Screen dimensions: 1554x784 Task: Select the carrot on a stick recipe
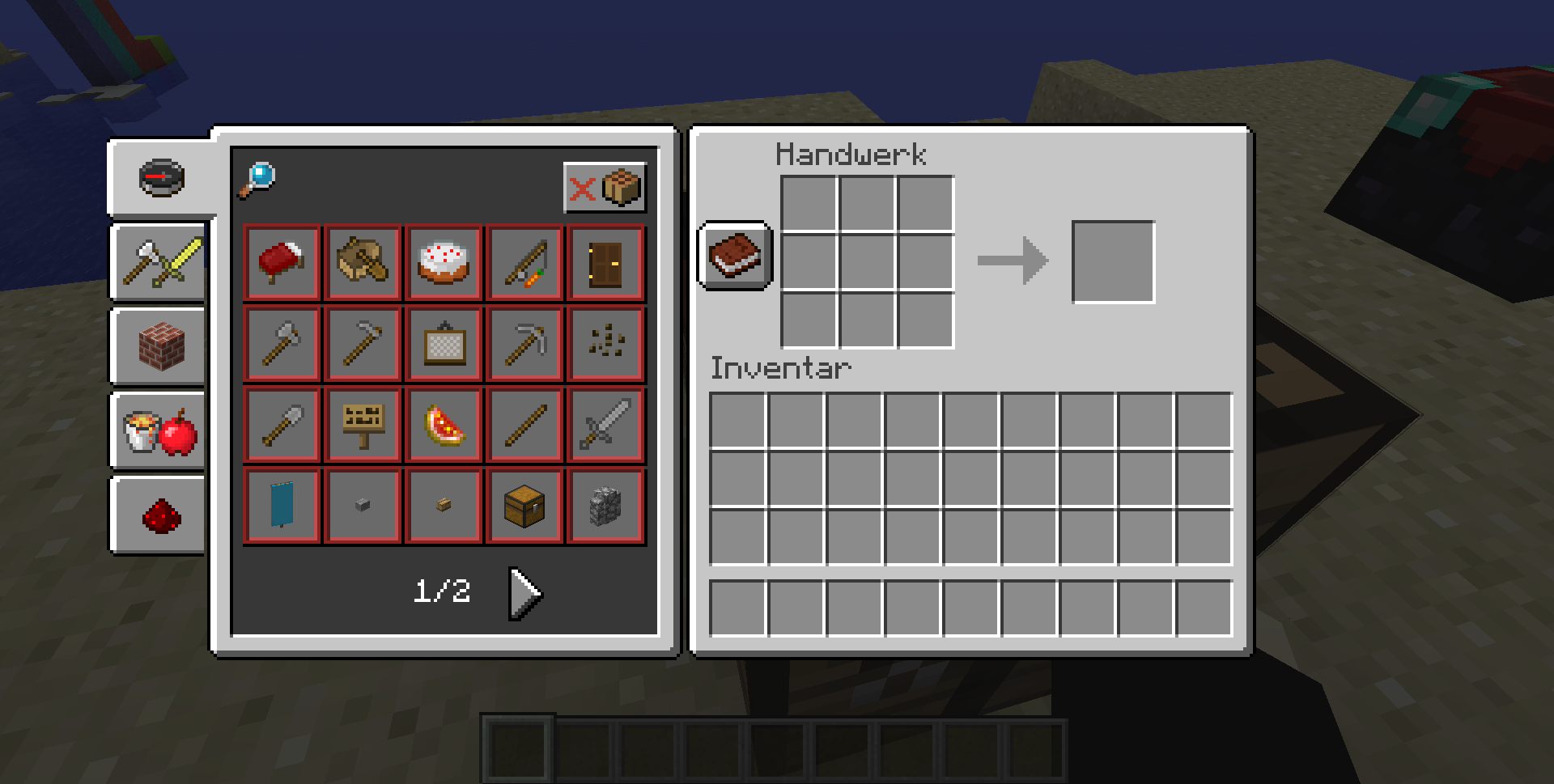pyautogui.click(x=524, y=263)
